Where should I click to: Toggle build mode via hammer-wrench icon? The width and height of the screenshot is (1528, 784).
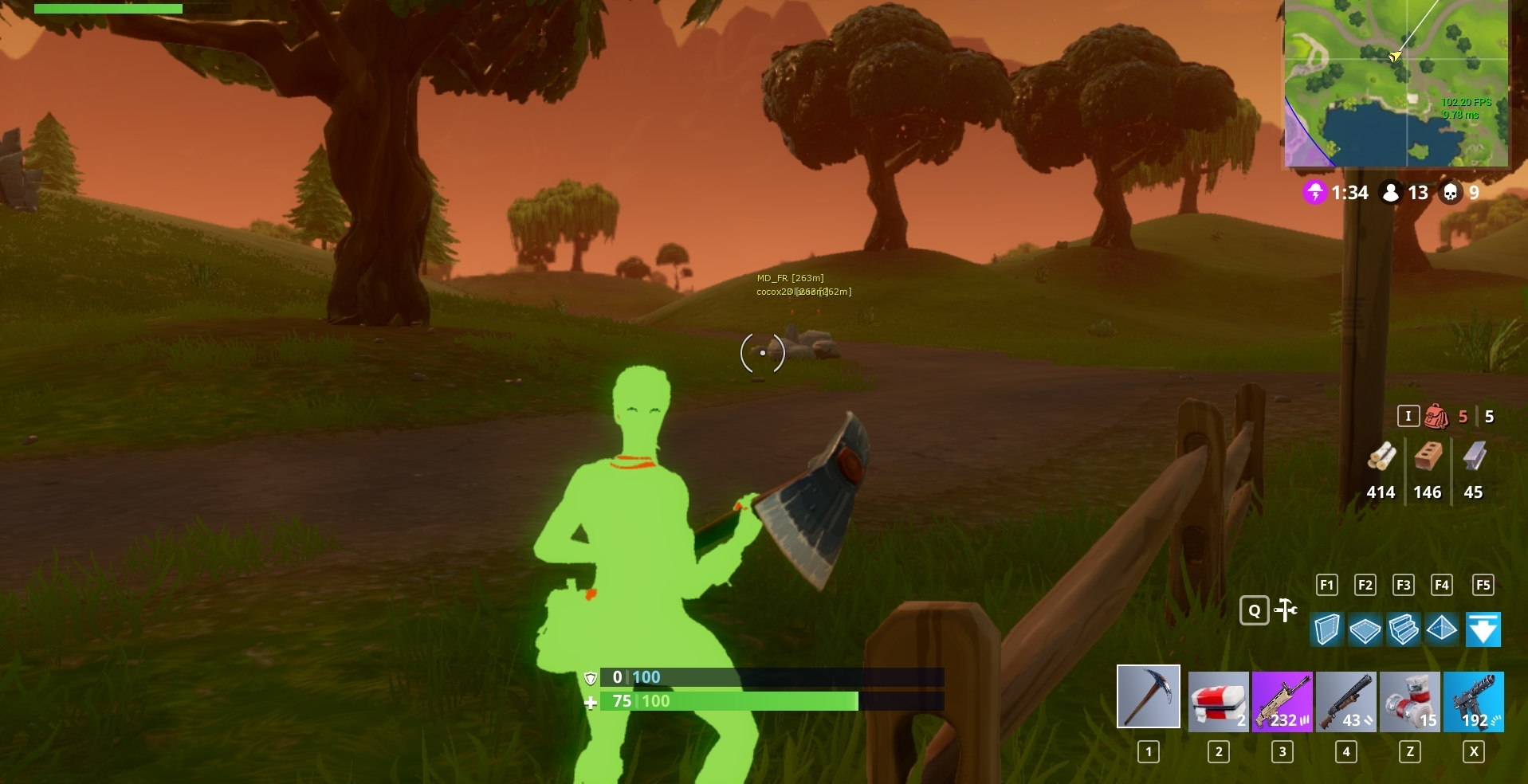tap(1285, 610)
